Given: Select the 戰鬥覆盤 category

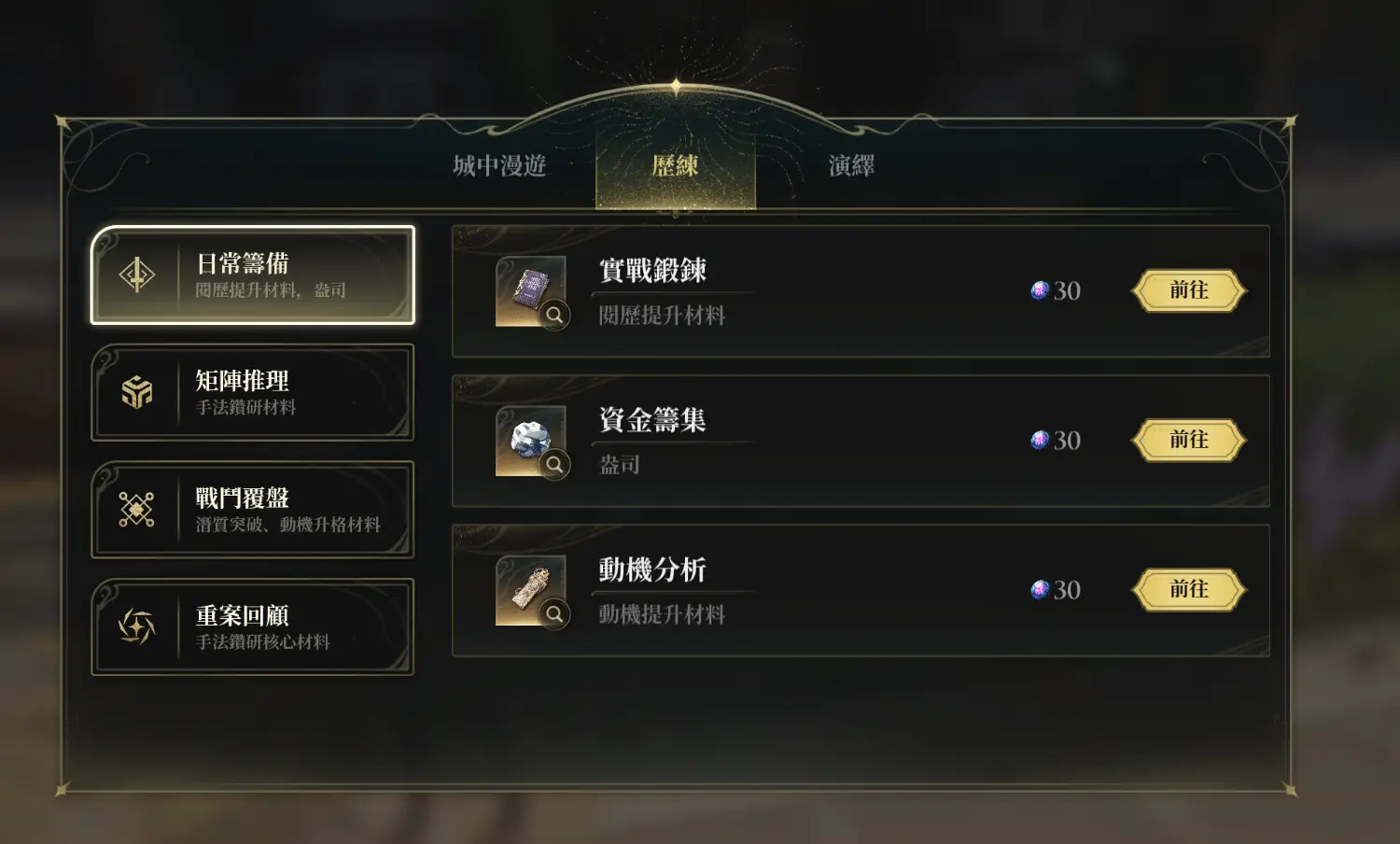Looking at the screenshot, I should [x=252, y=510].
